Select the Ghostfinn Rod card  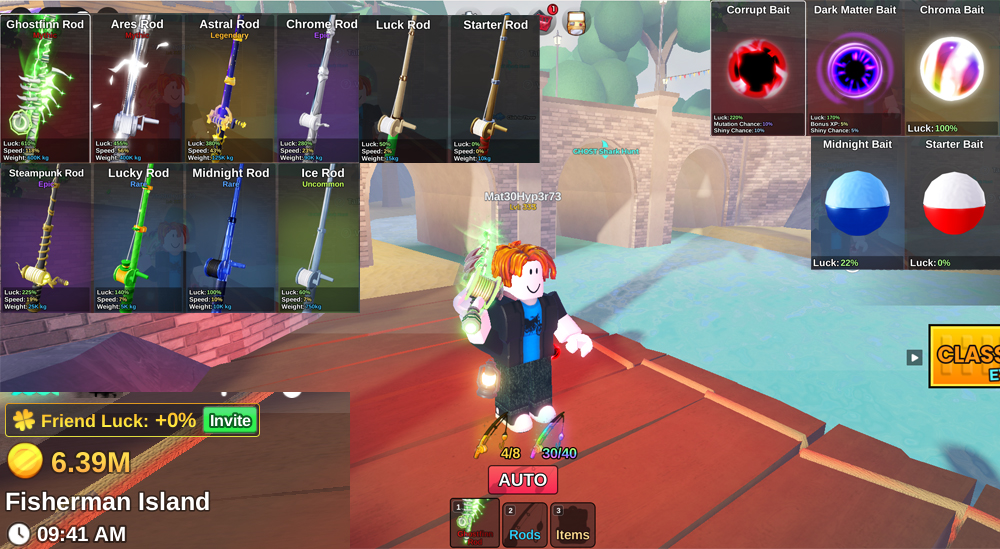tap(46, 88)
